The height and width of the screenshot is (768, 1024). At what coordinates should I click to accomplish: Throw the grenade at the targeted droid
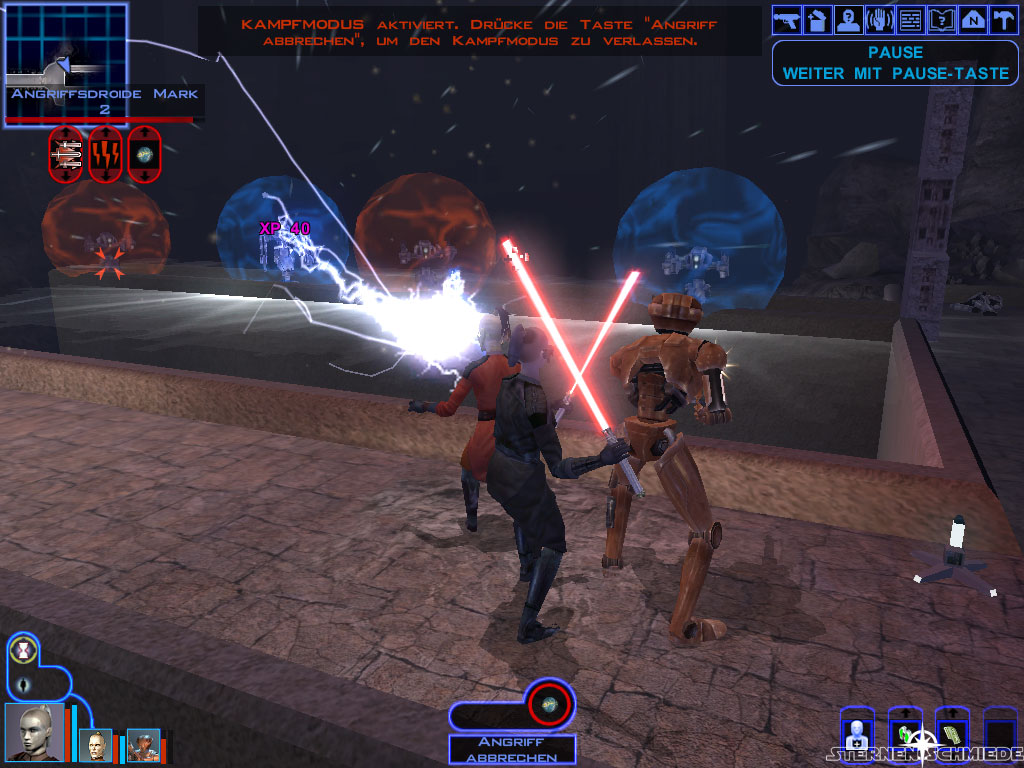pyautogui.click(x=144, y=155)
